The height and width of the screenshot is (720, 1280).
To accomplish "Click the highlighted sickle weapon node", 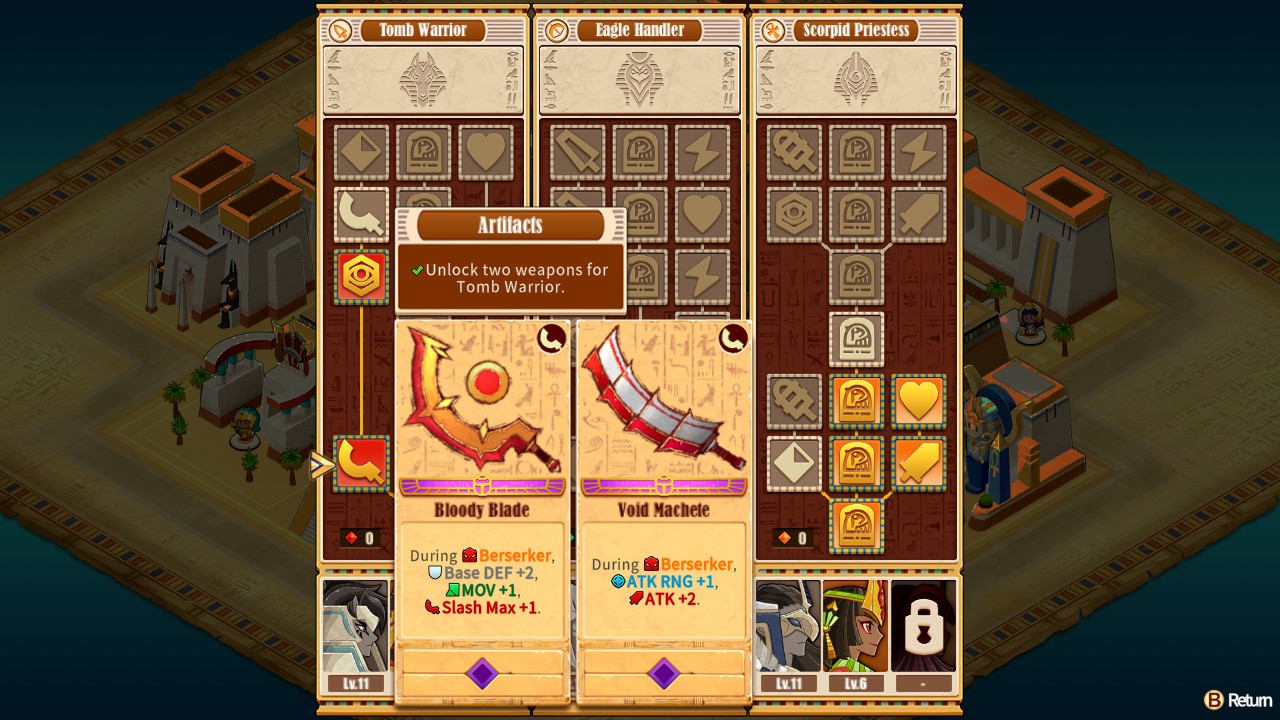I will click(361, 462).
